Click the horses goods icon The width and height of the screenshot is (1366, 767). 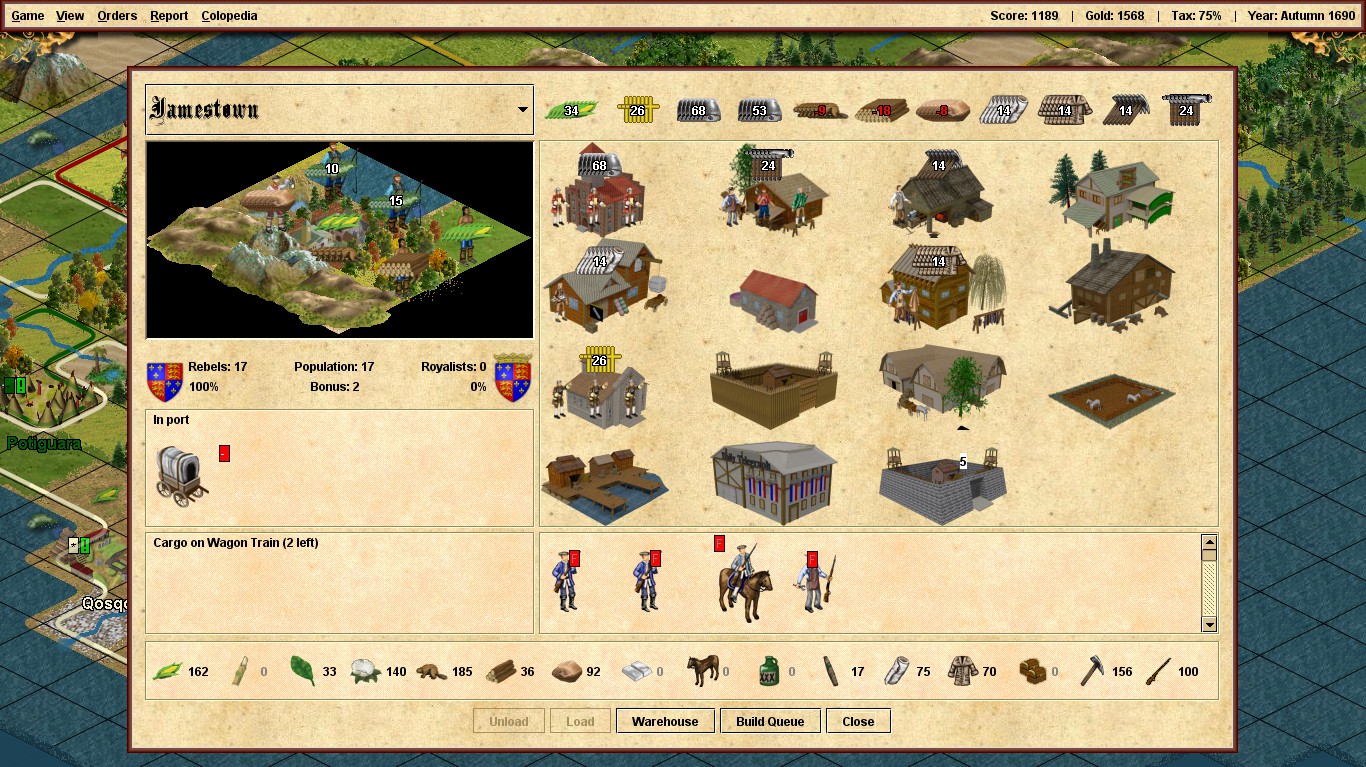[703, 671]
